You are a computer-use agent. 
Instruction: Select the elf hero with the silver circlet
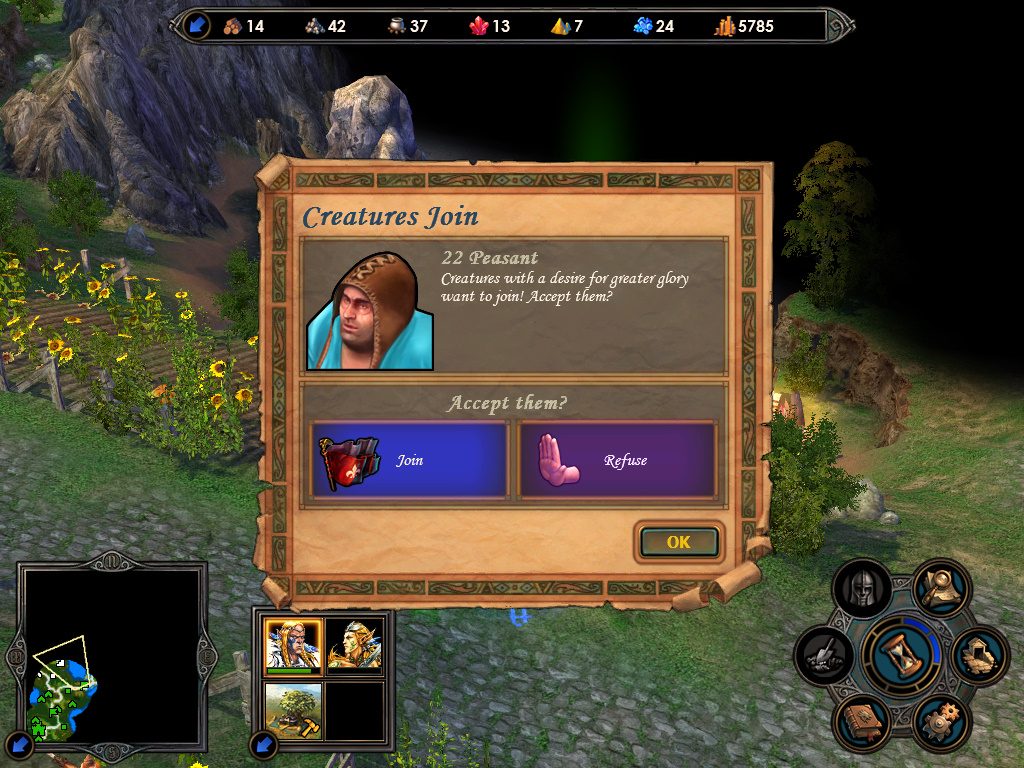click(354, 645)
